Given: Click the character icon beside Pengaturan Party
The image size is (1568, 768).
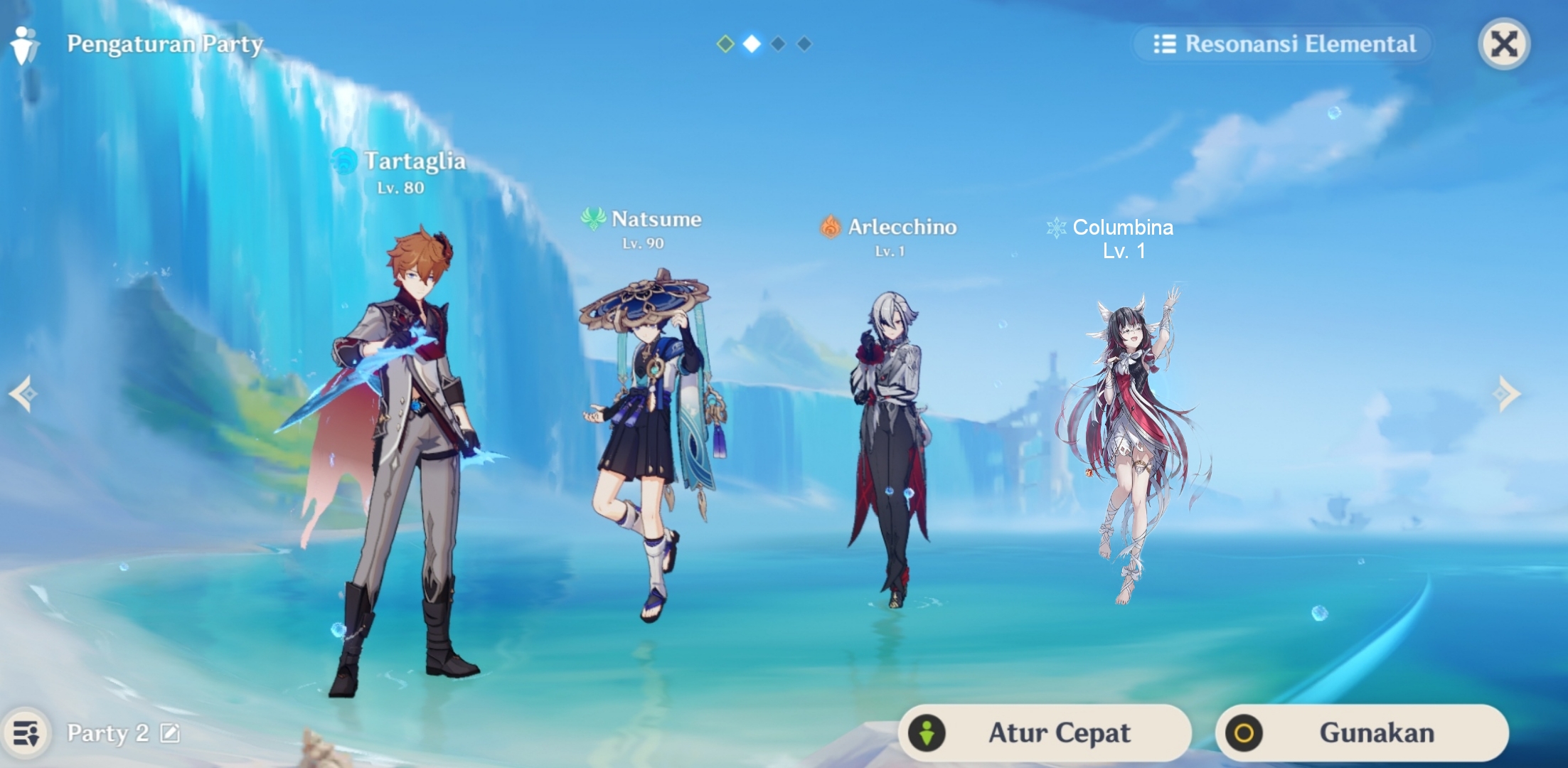Looking at the screenshot, I should pyautogui.click(x=24, y=44).
